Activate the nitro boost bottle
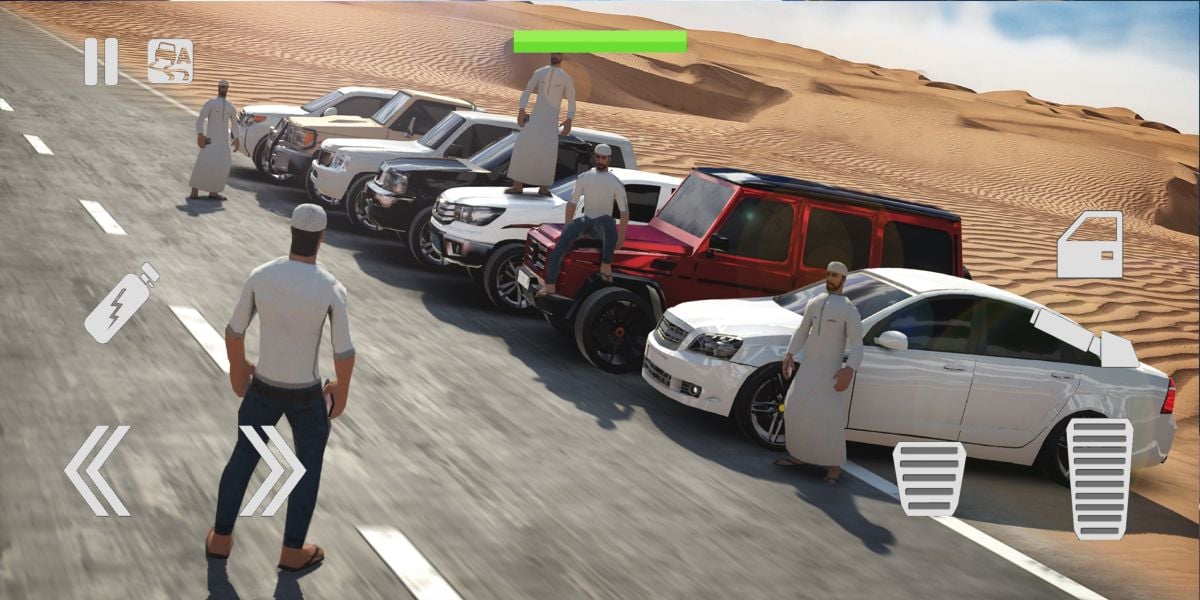The image size is (1200, 600). click(121, 302)
